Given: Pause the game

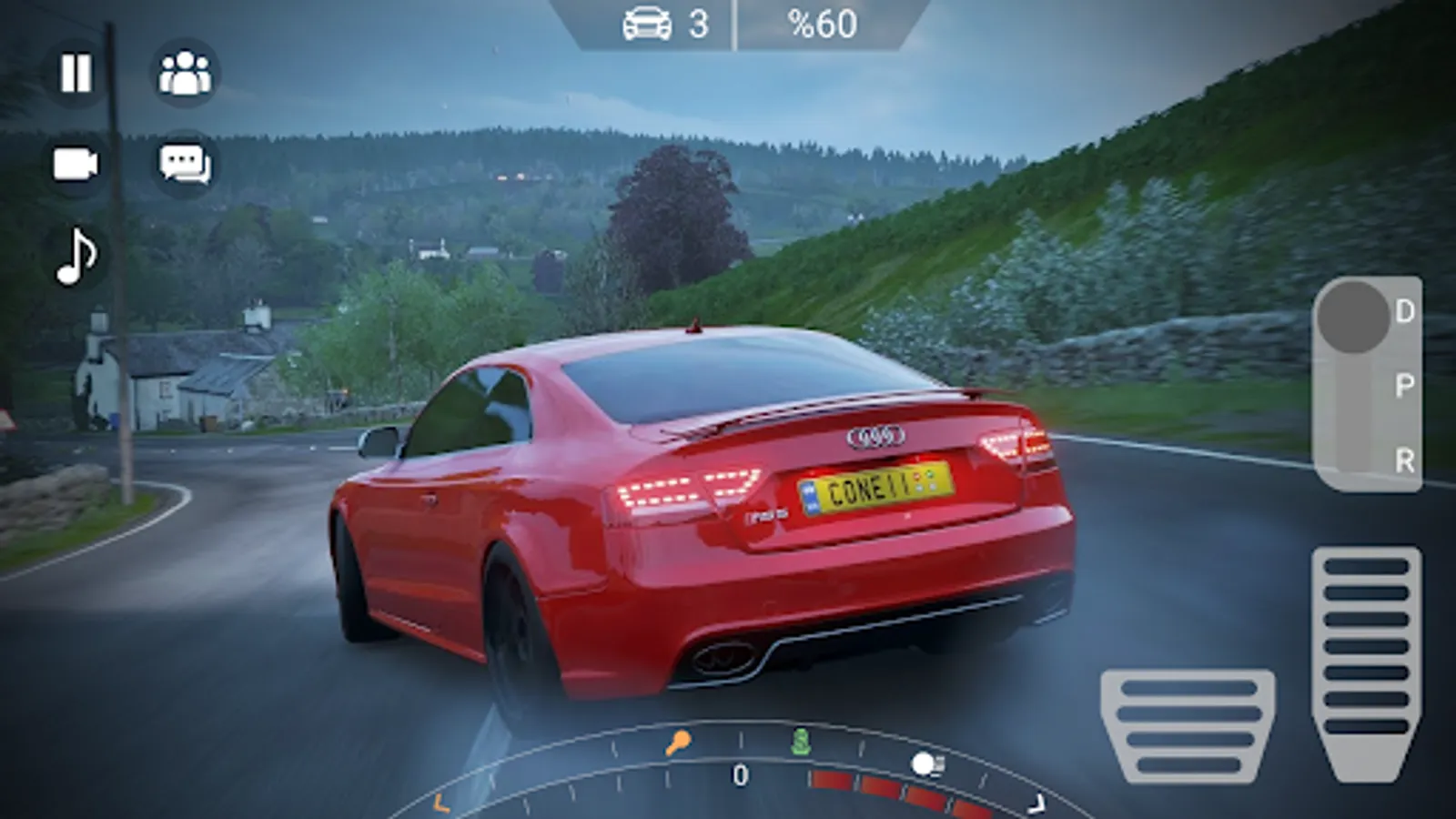Looking at the screenshot, I should pyautogui.click(x=76, y=74).
